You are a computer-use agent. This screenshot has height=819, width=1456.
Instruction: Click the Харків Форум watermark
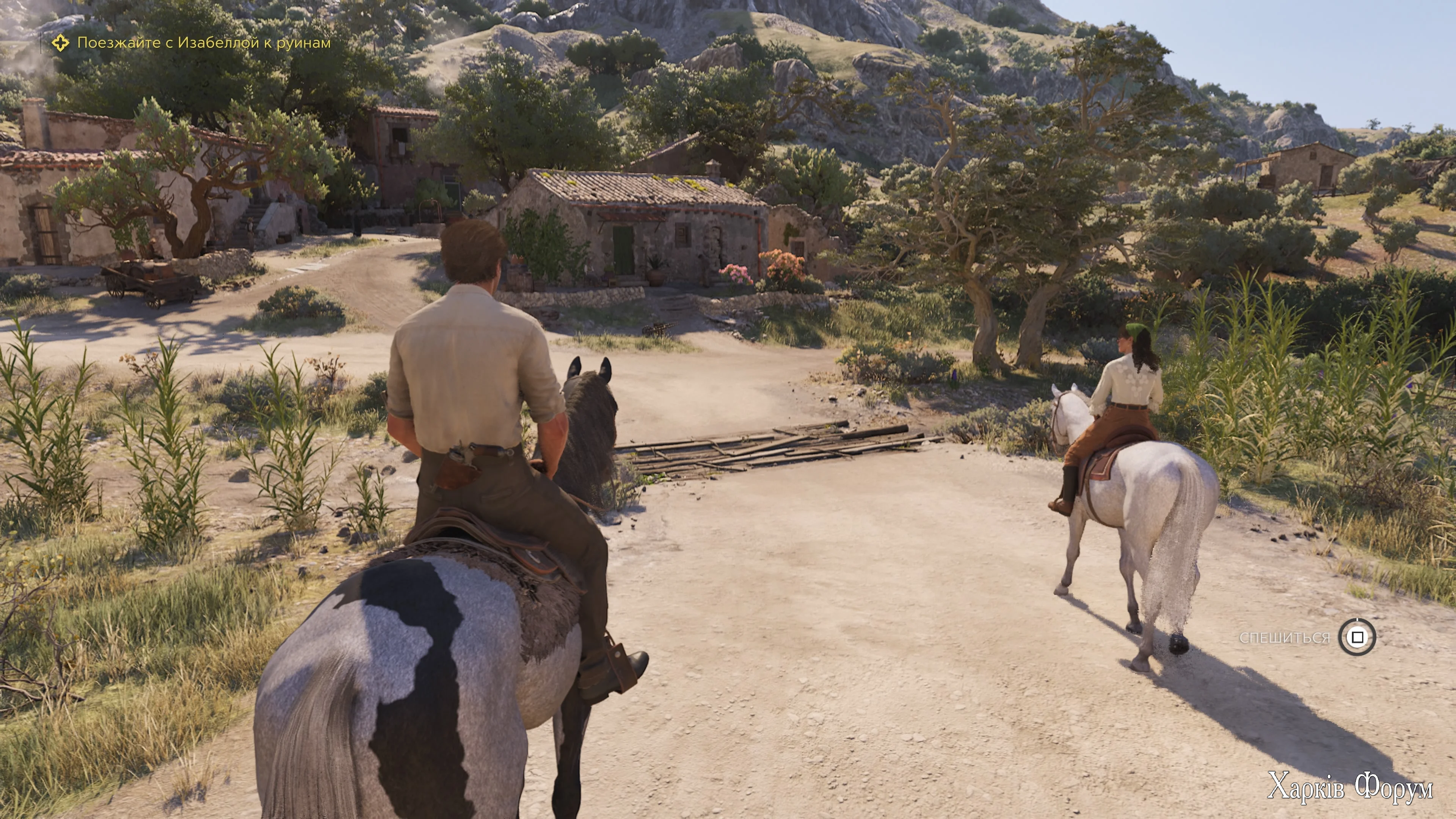click(x=1350, y=786)
